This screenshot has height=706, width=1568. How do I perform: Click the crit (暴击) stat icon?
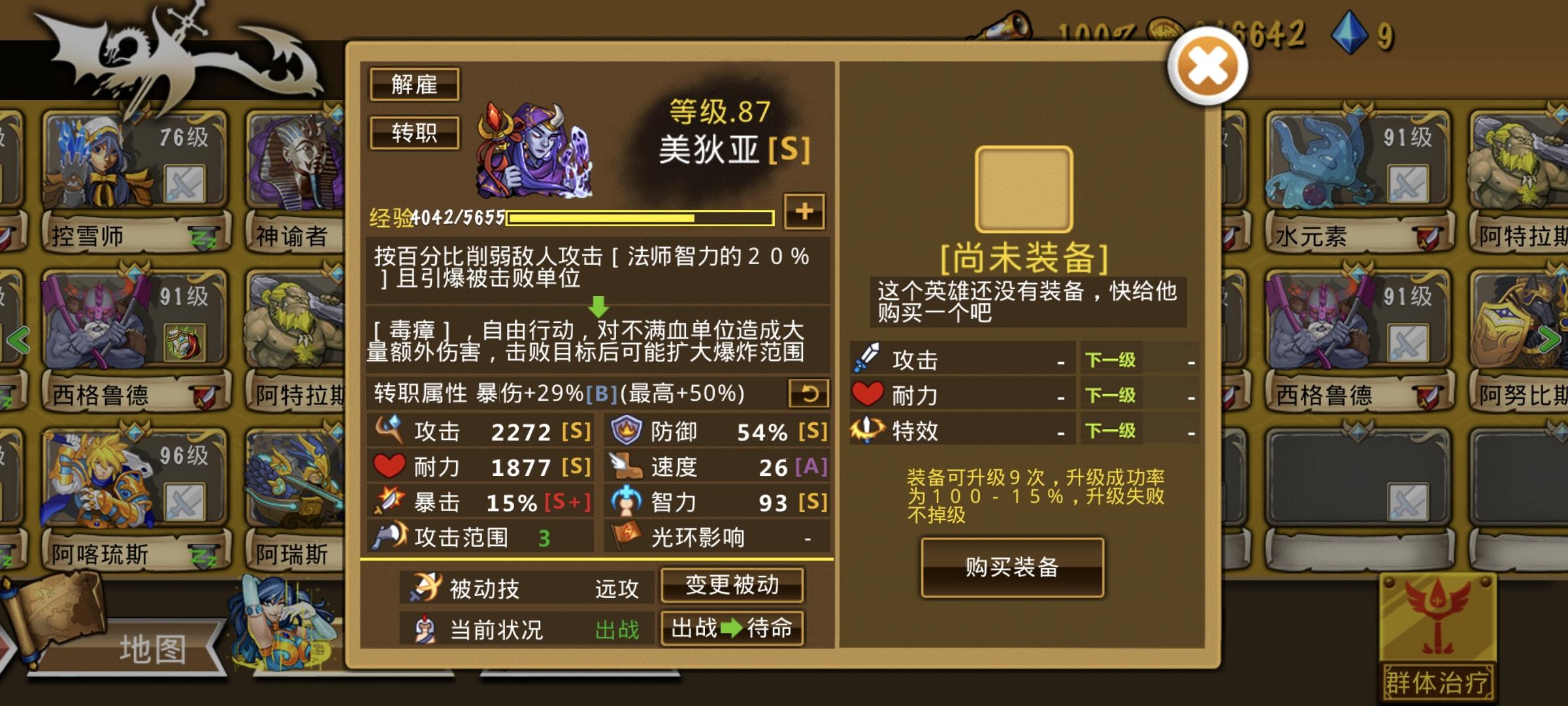point(390,502)
